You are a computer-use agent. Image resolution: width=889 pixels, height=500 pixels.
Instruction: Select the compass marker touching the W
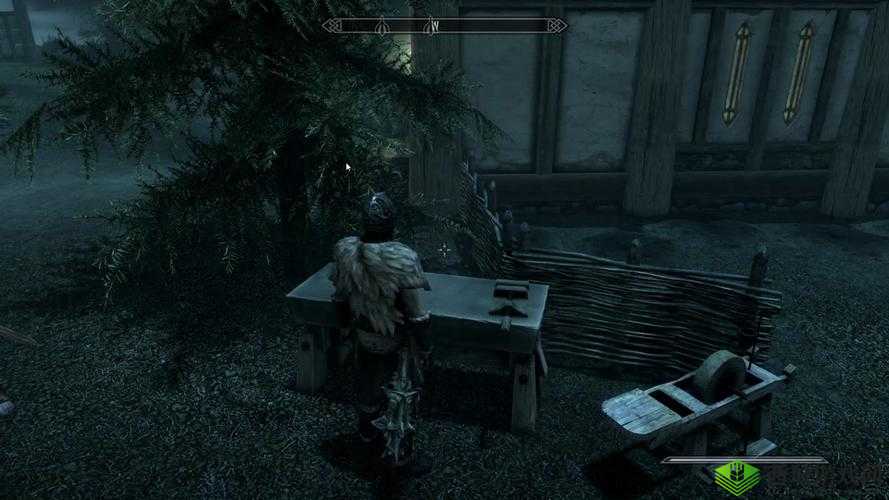coord(428,25)
